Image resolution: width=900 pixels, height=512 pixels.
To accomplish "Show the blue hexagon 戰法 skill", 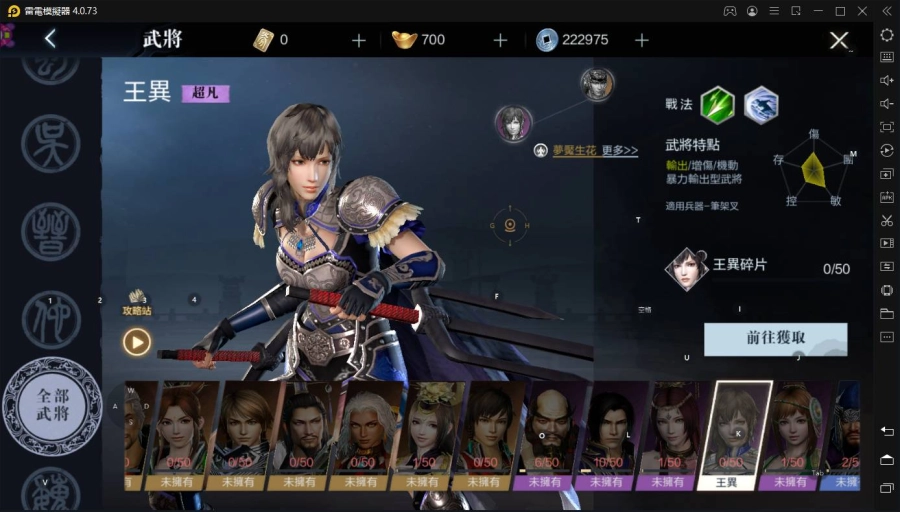I will tap(761, 105).
